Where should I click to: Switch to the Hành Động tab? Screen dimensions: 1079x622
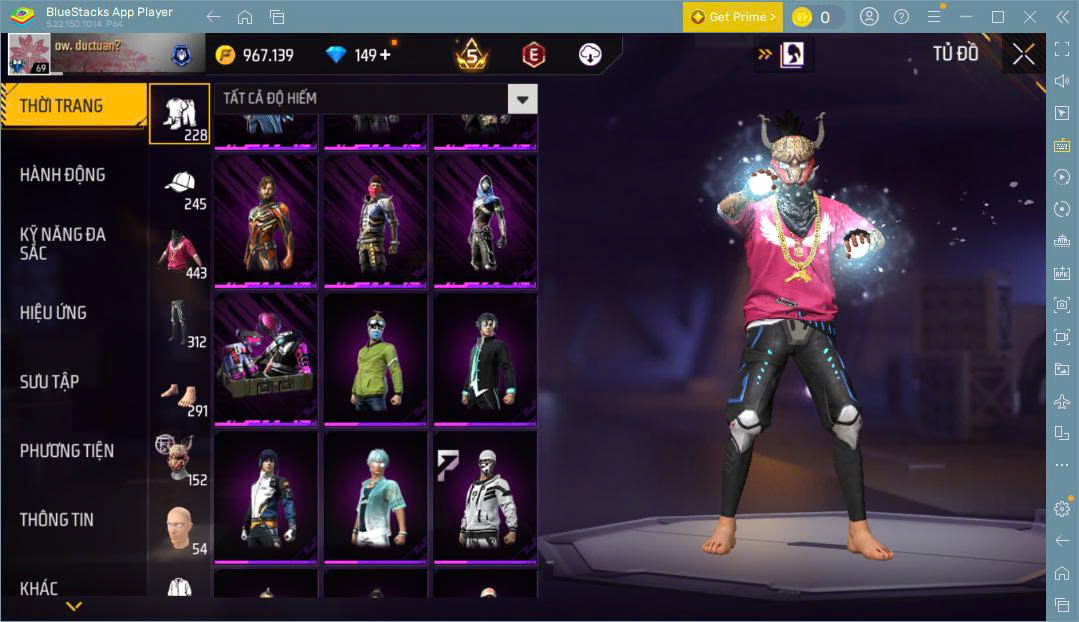click(x=62, y=175)
